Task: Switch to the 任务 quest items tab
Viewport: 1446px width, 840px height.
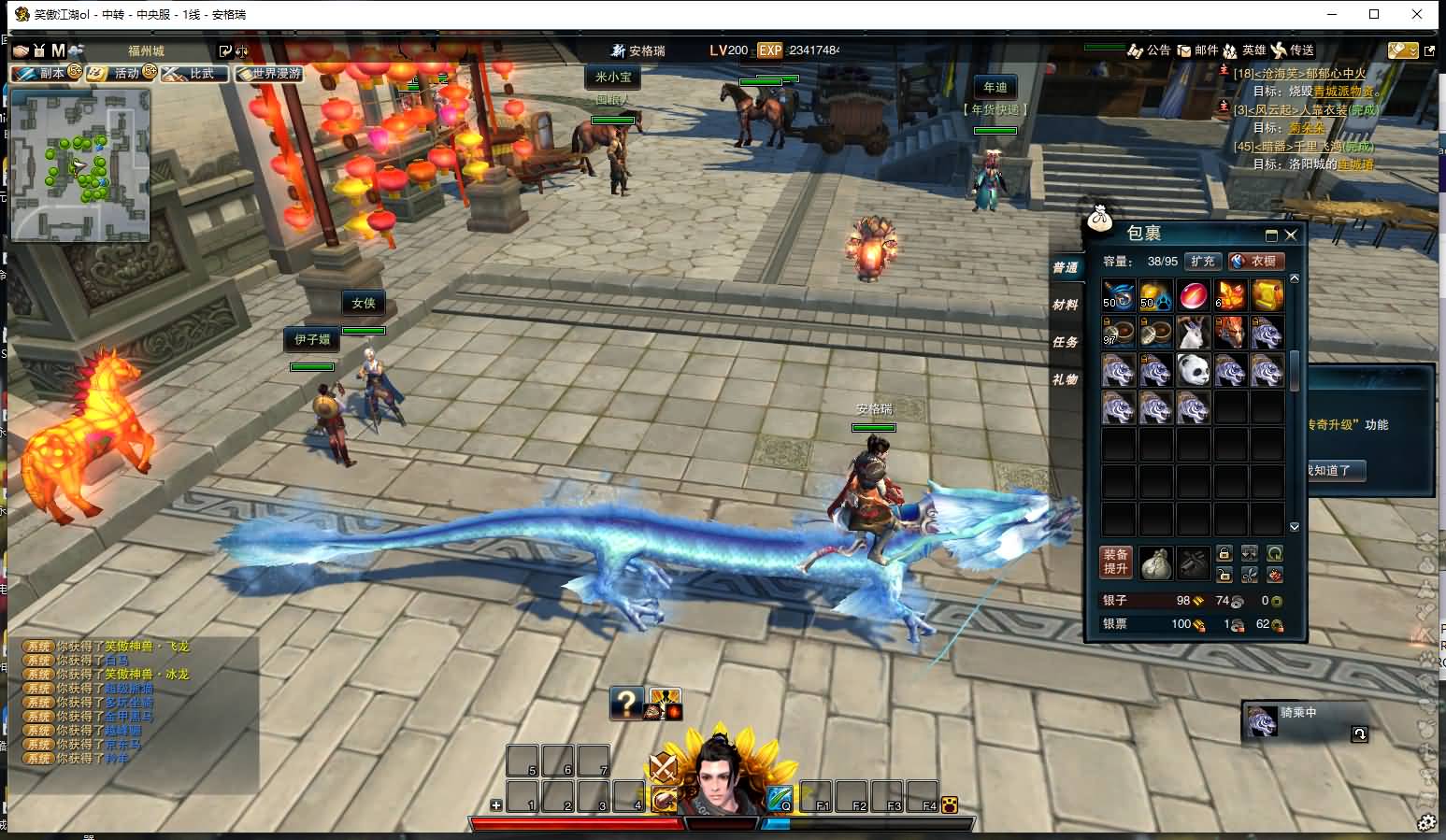Action: point(1066,342)
